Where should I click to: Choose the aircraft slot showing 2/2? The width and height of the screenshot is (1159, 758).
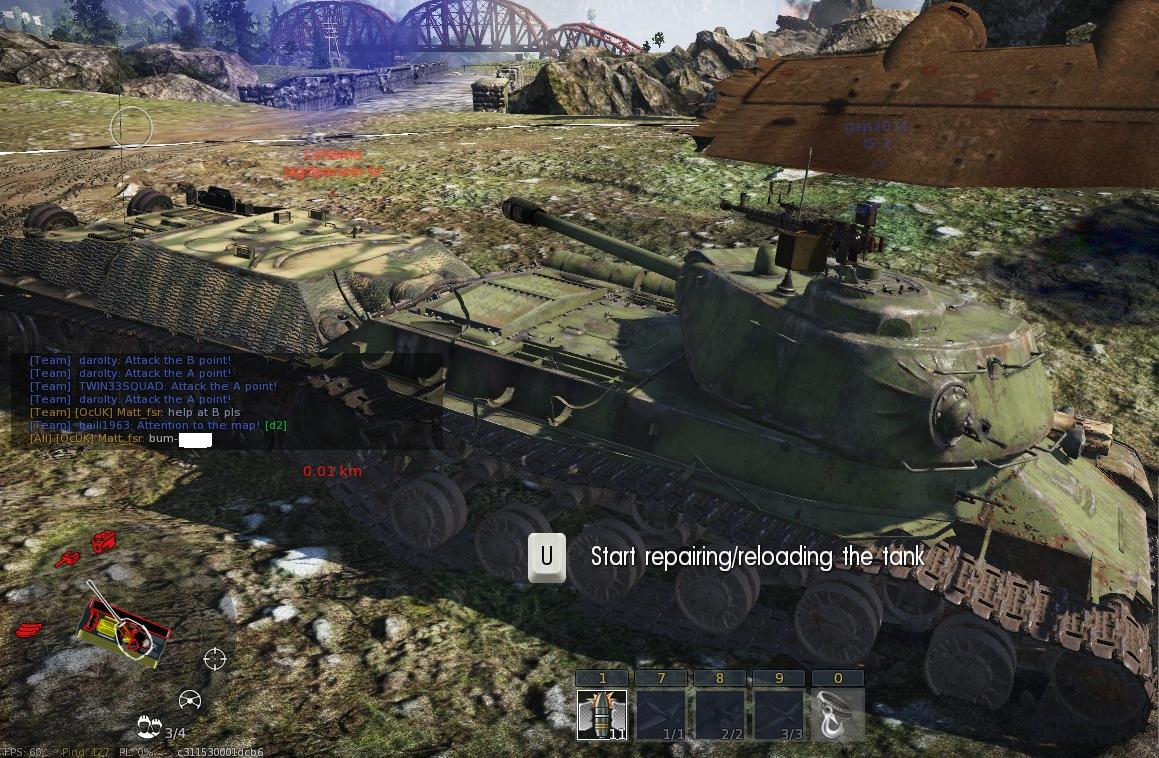720,715
